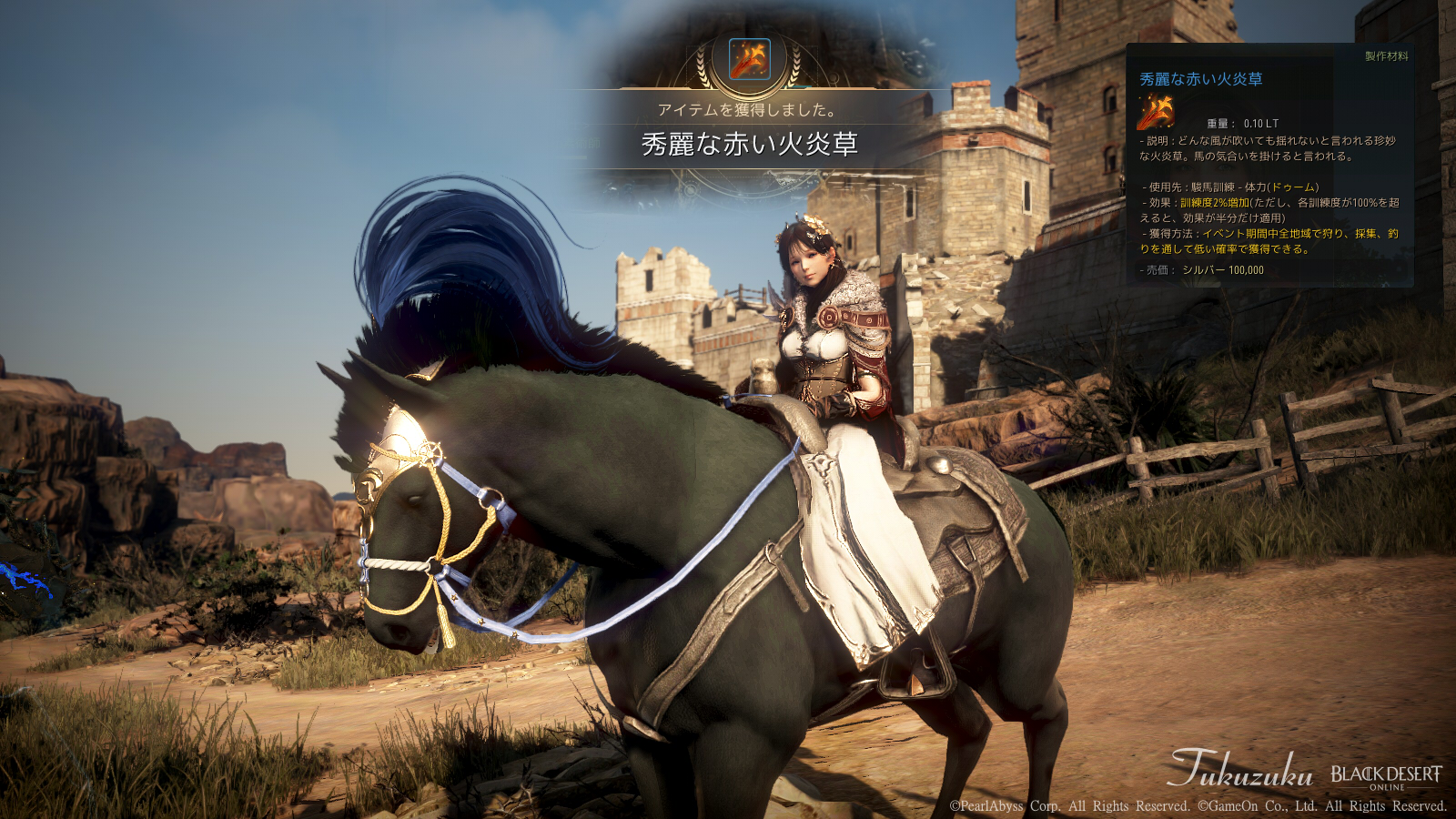Click the アイテムを獲得しました notification banner
This screenshot has width=1456, height=819.
pyautogui.click(x=748, y=111)
